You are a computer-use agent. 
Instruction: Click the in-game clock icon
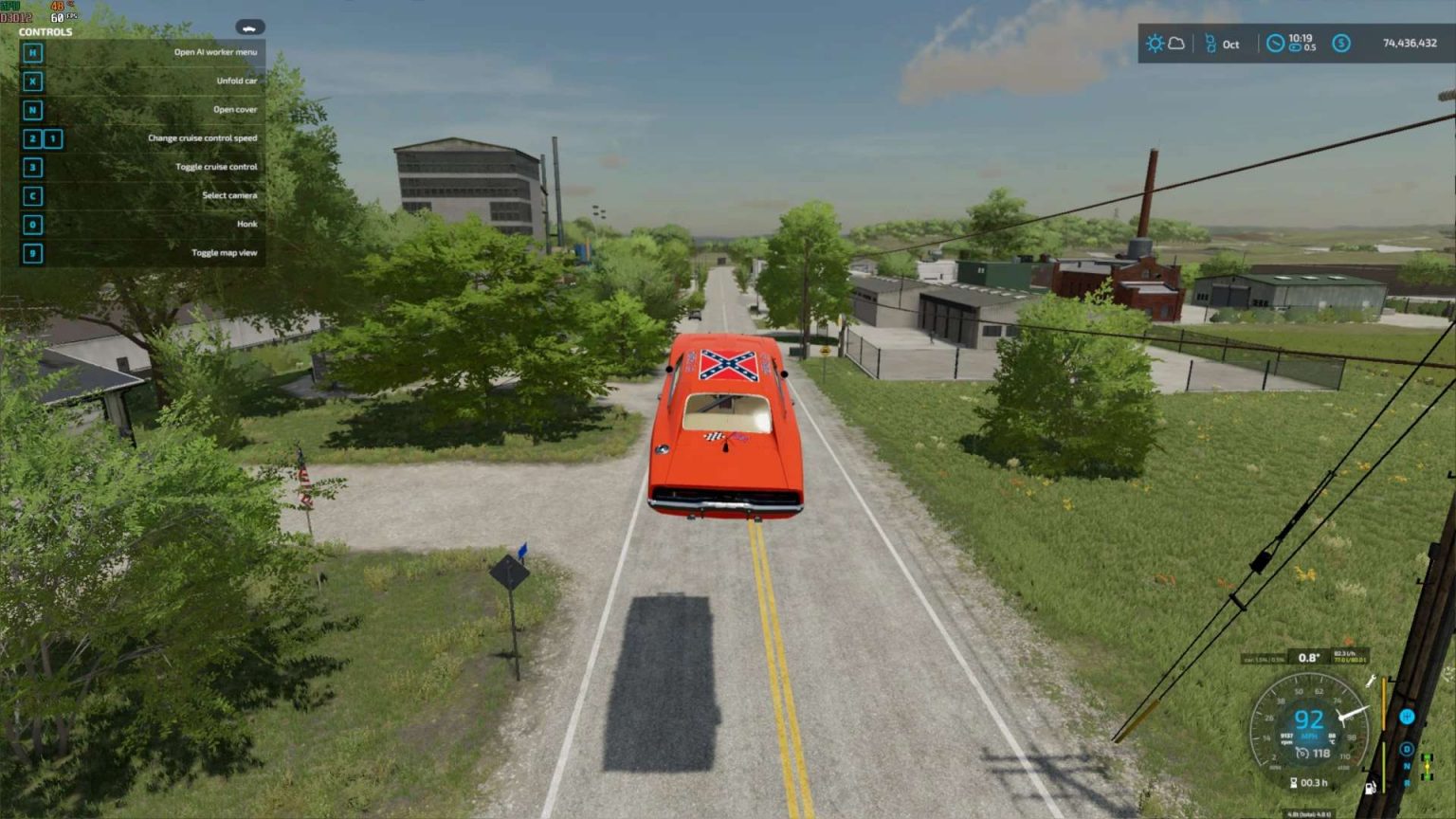(x=1276, y=43)
